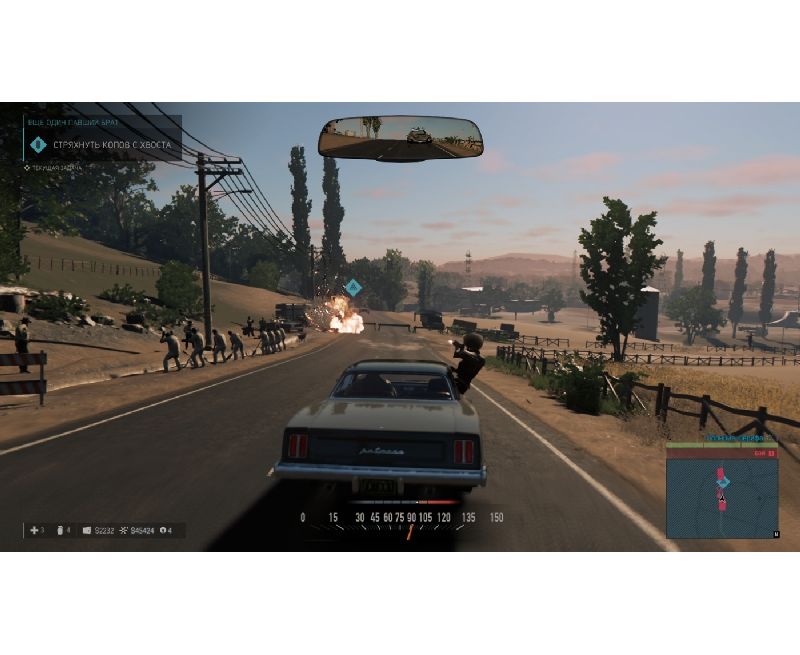Select the medkit cross icon
The height and width of the screenshot is (655, 800).
tap(36, 530)
